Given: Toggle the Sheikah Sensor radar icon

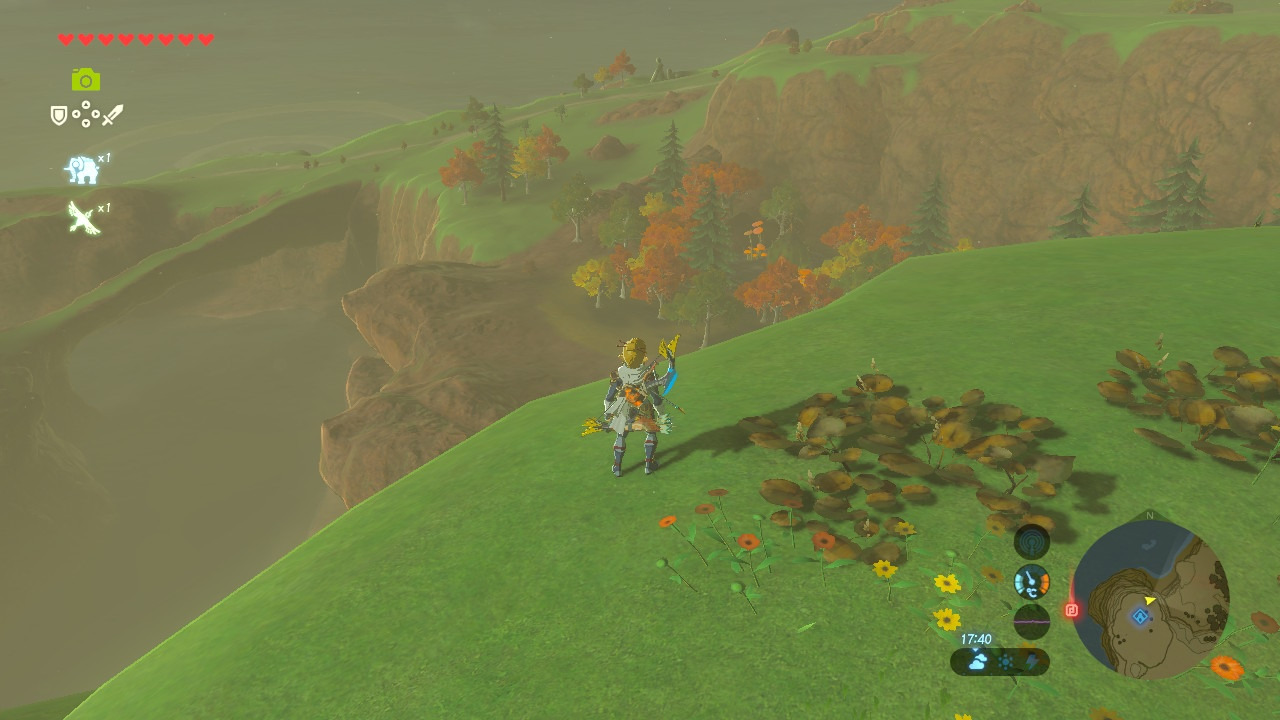Looking at the screenshot, I should [x=1032, y=542].
